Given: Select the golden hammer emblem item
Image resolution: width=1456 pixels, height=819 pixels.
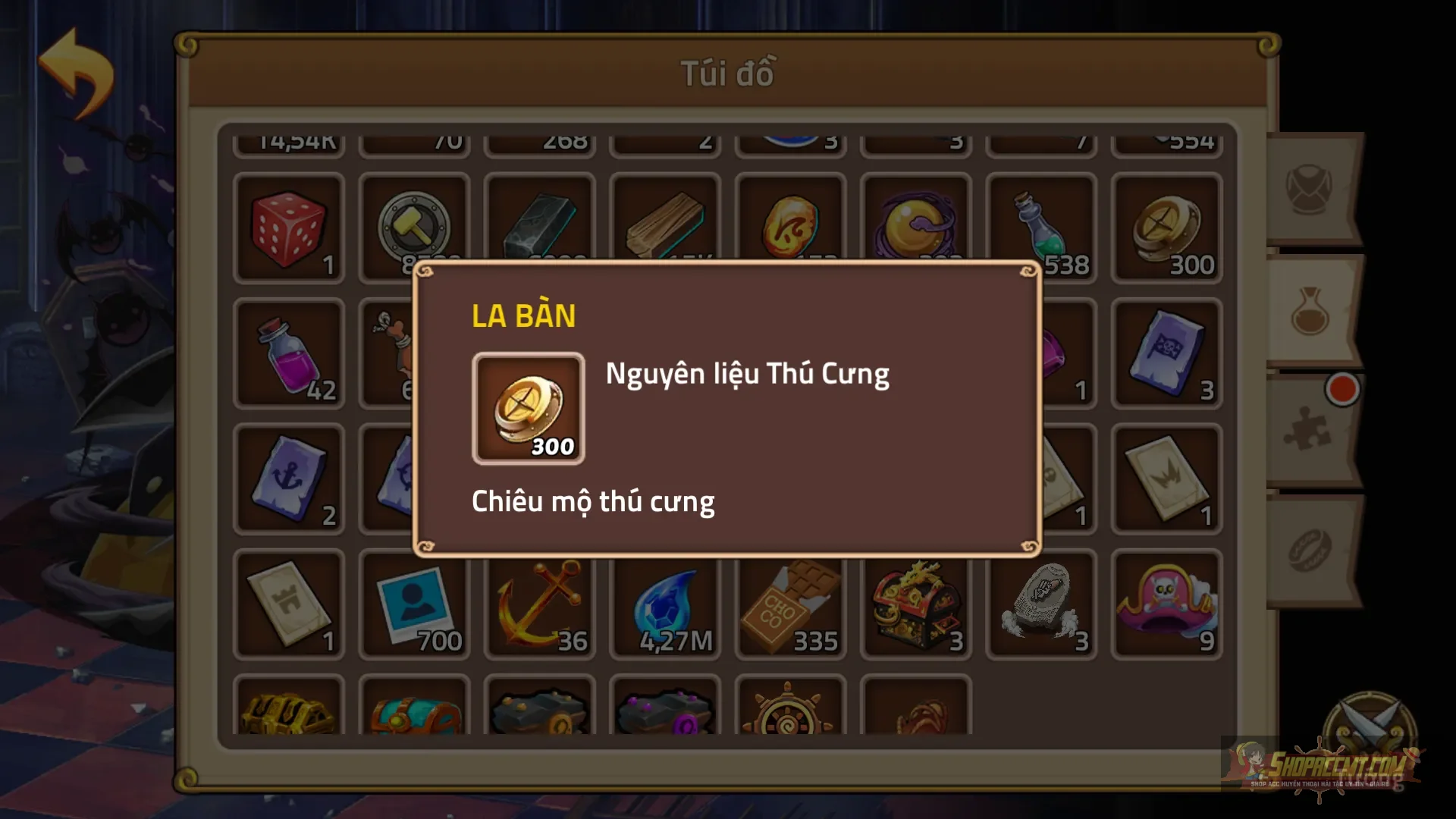Looking at the screenshot, I should point(413,227).
